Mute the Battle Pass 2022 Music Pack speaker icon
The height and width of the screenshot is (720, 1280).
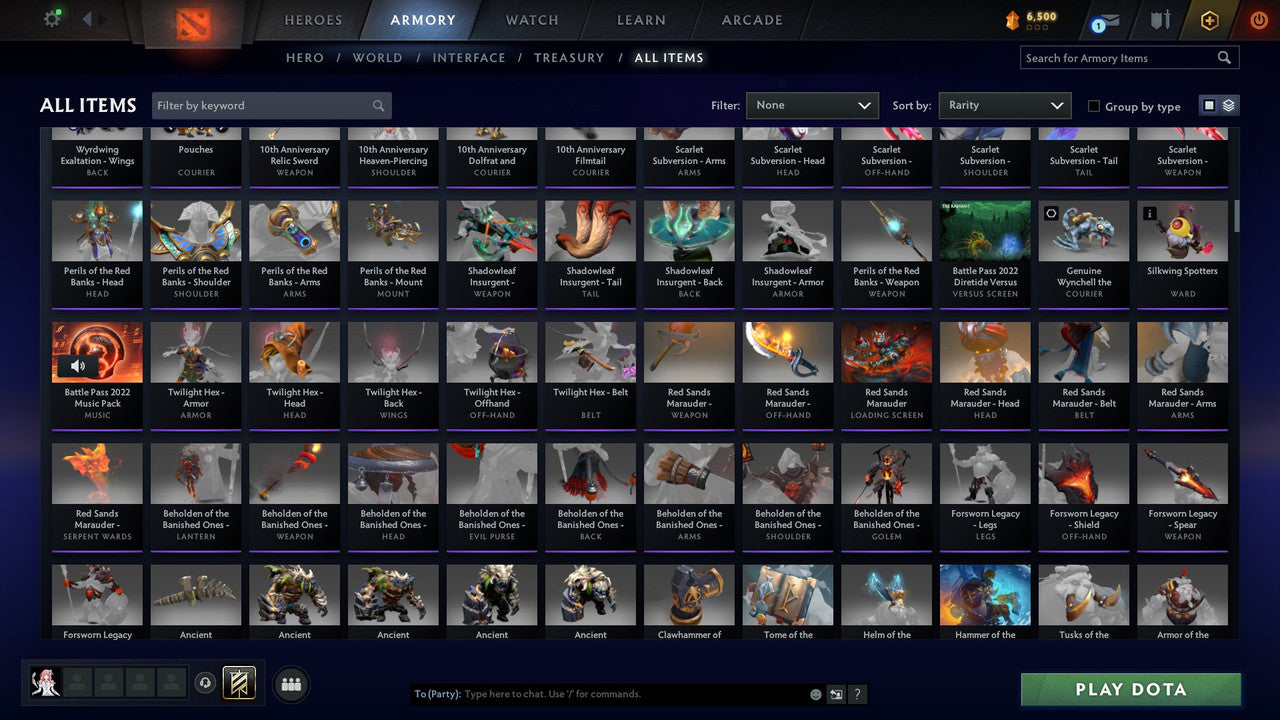click(80, 364)
